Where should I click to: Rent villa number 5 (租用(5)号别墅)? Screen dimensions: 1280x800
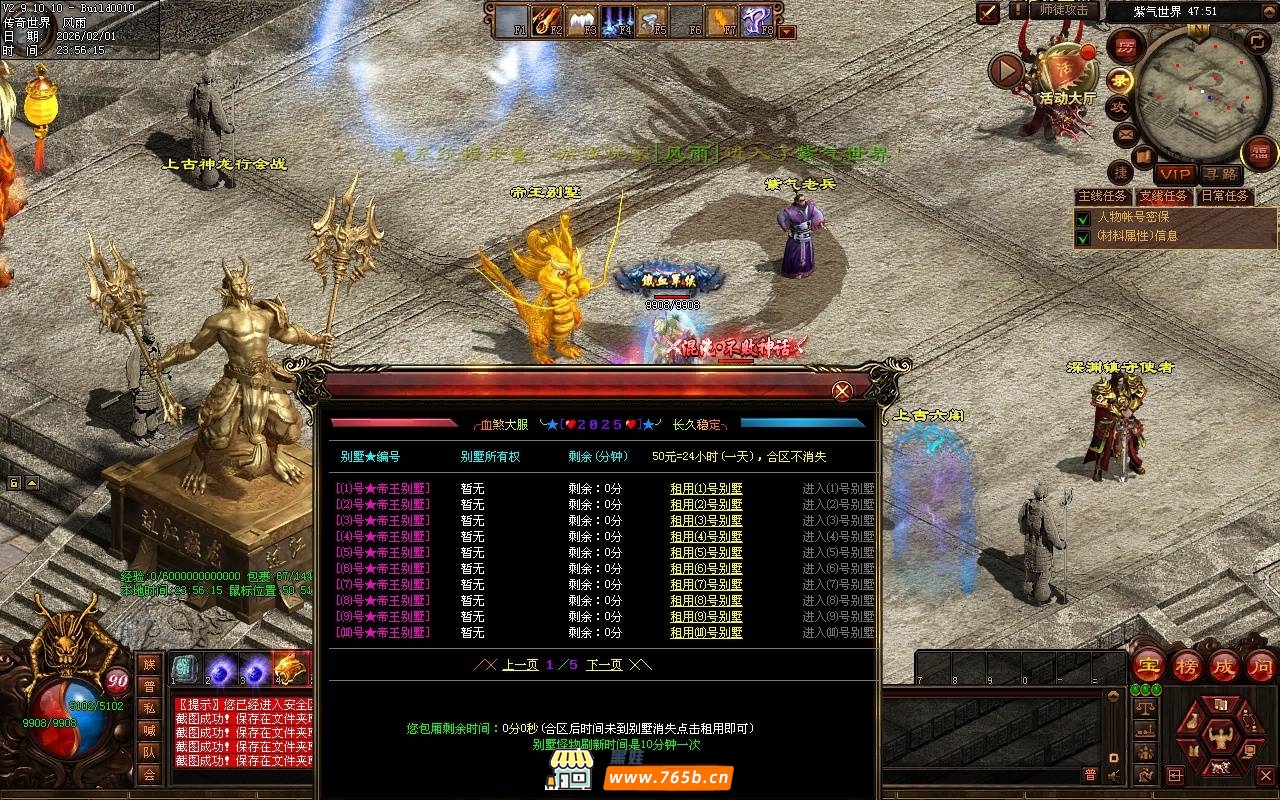(x=706, y=553)
